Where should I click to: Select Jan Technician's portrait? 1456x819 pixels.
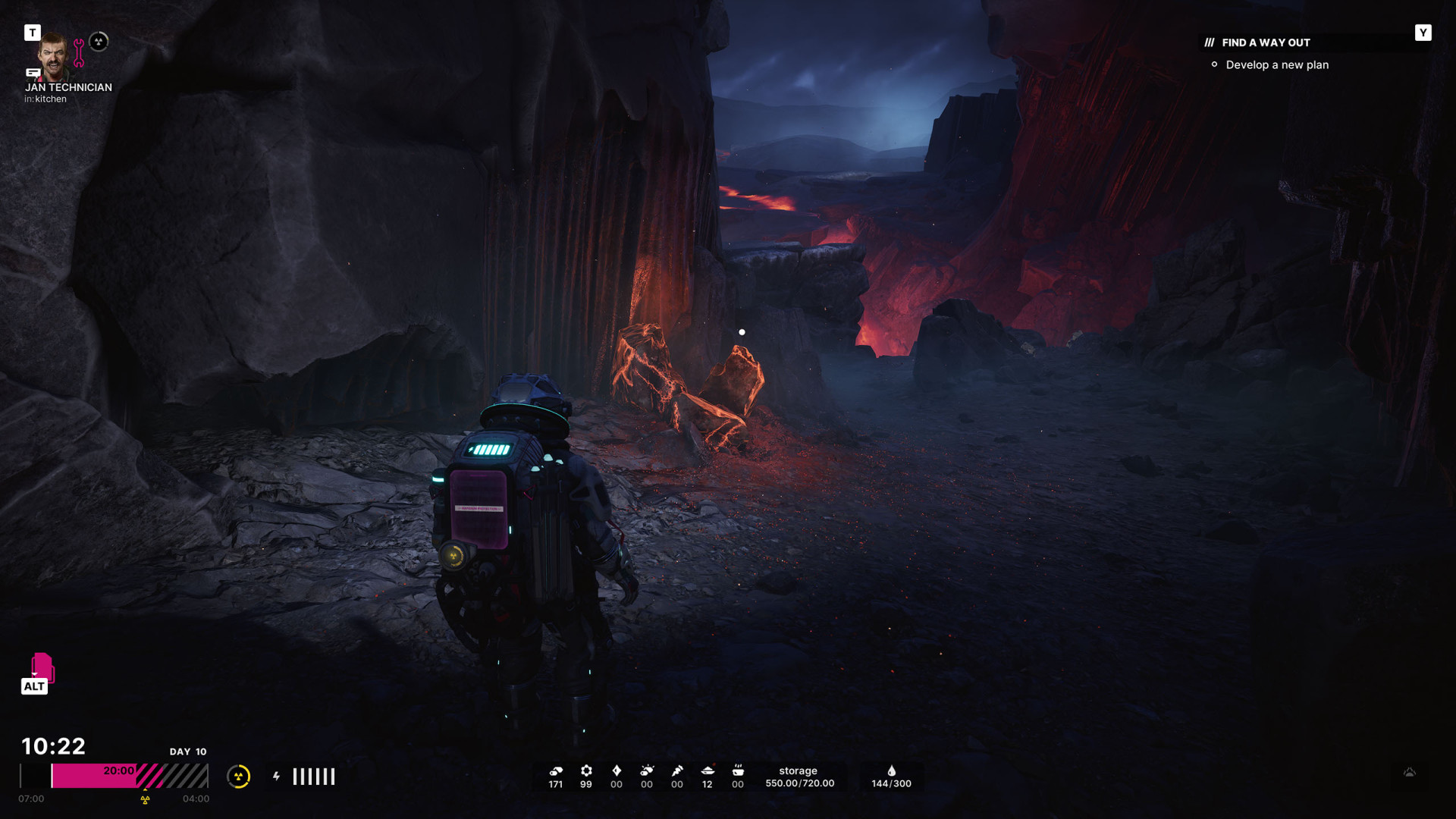[x=53, y=55]
